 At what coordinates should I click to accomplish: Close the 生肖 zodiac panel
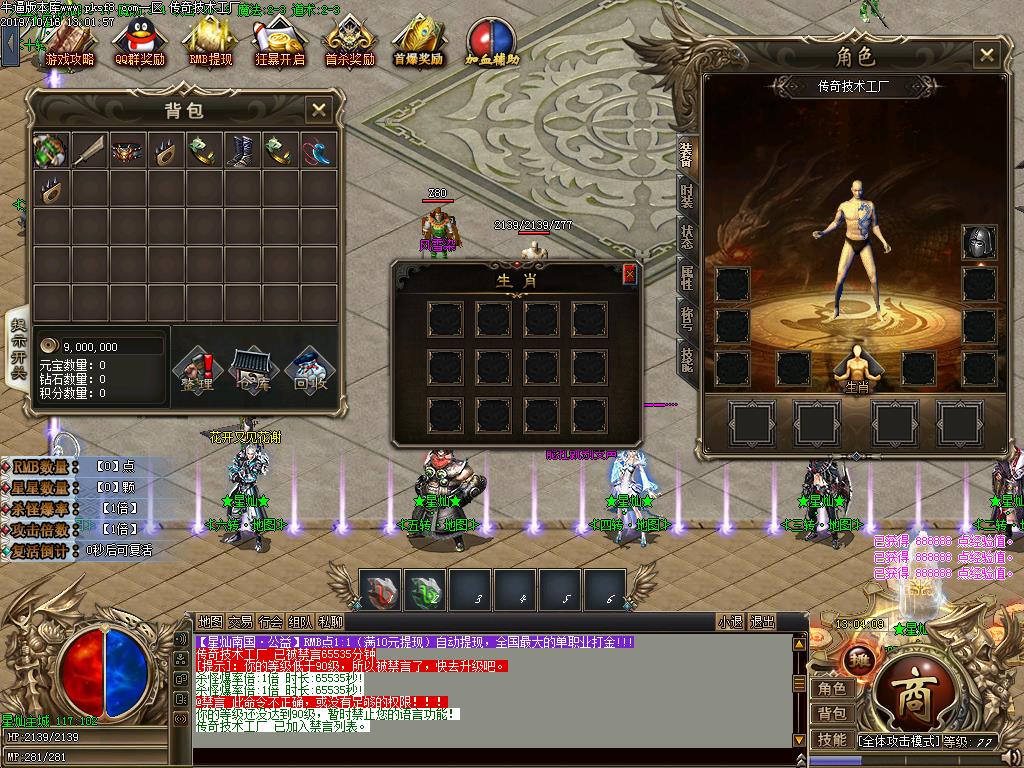(x=629, y=274)
